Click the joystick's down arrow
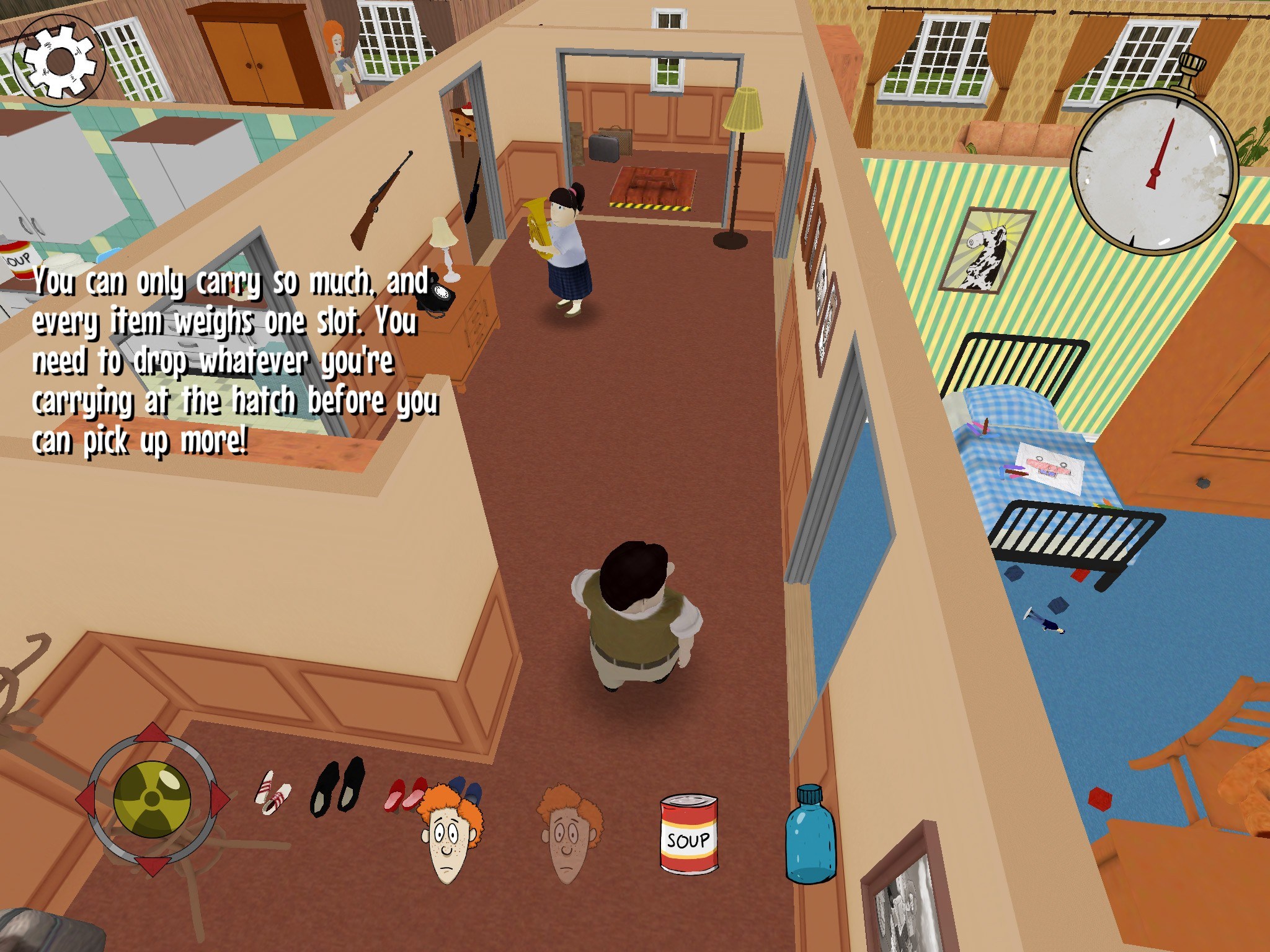1270x952 pixels. click(152, 865)
